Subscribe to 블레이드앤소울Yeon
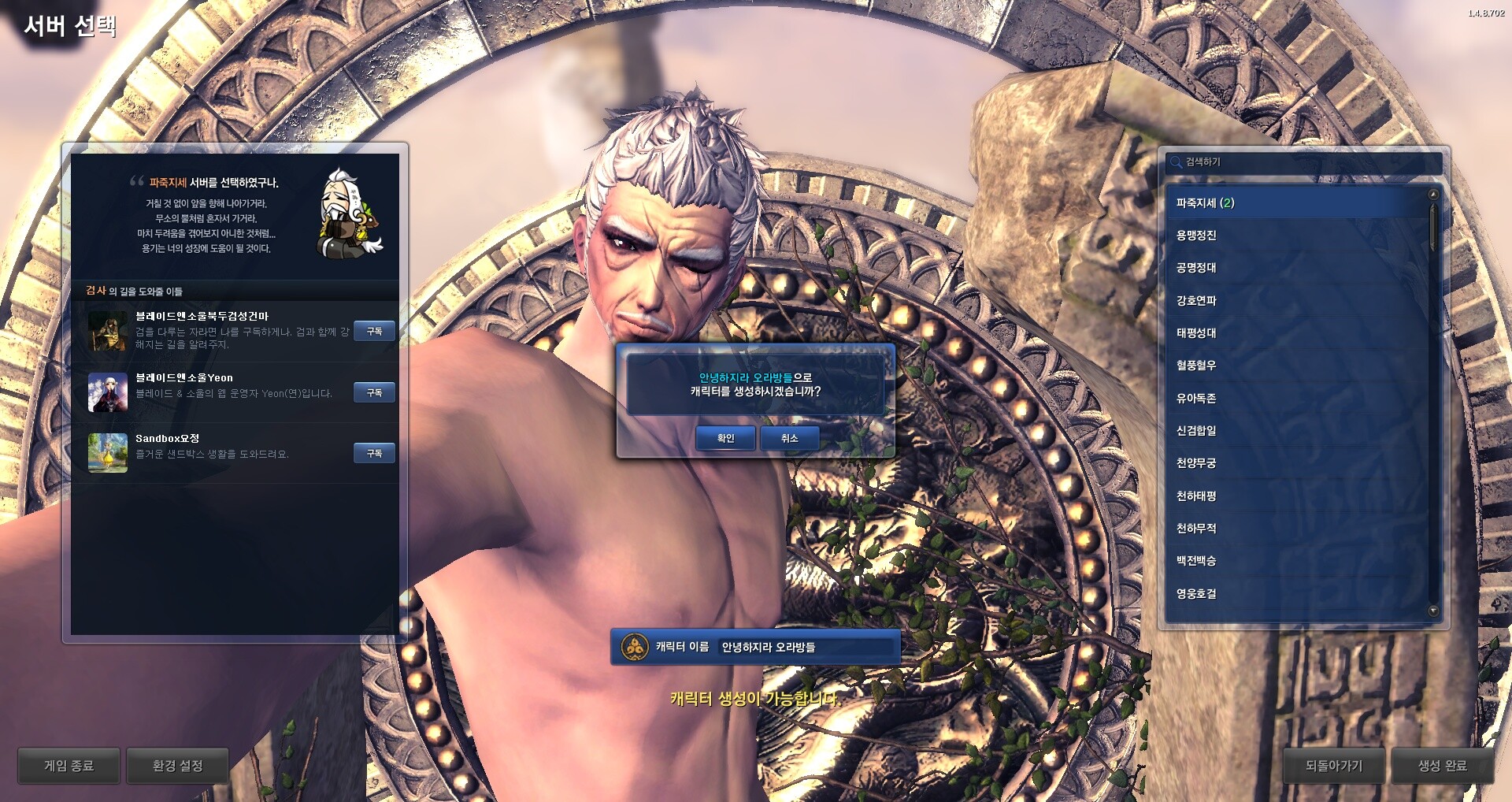Viewport: 1512px width, 802px height. coord(374,392)
